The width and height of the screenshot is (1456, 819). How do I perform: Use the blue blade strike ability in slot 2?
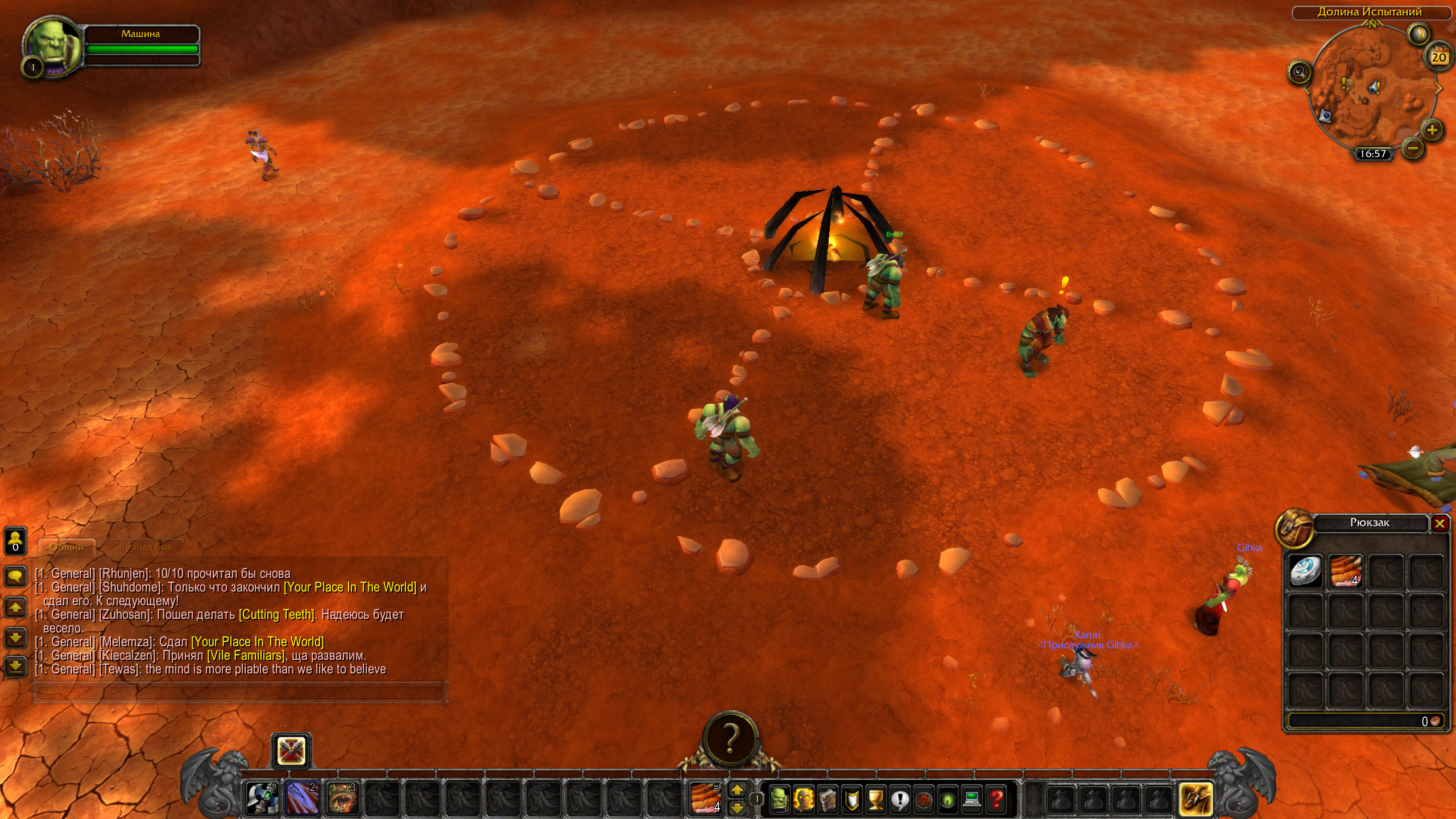pos(302,798)
